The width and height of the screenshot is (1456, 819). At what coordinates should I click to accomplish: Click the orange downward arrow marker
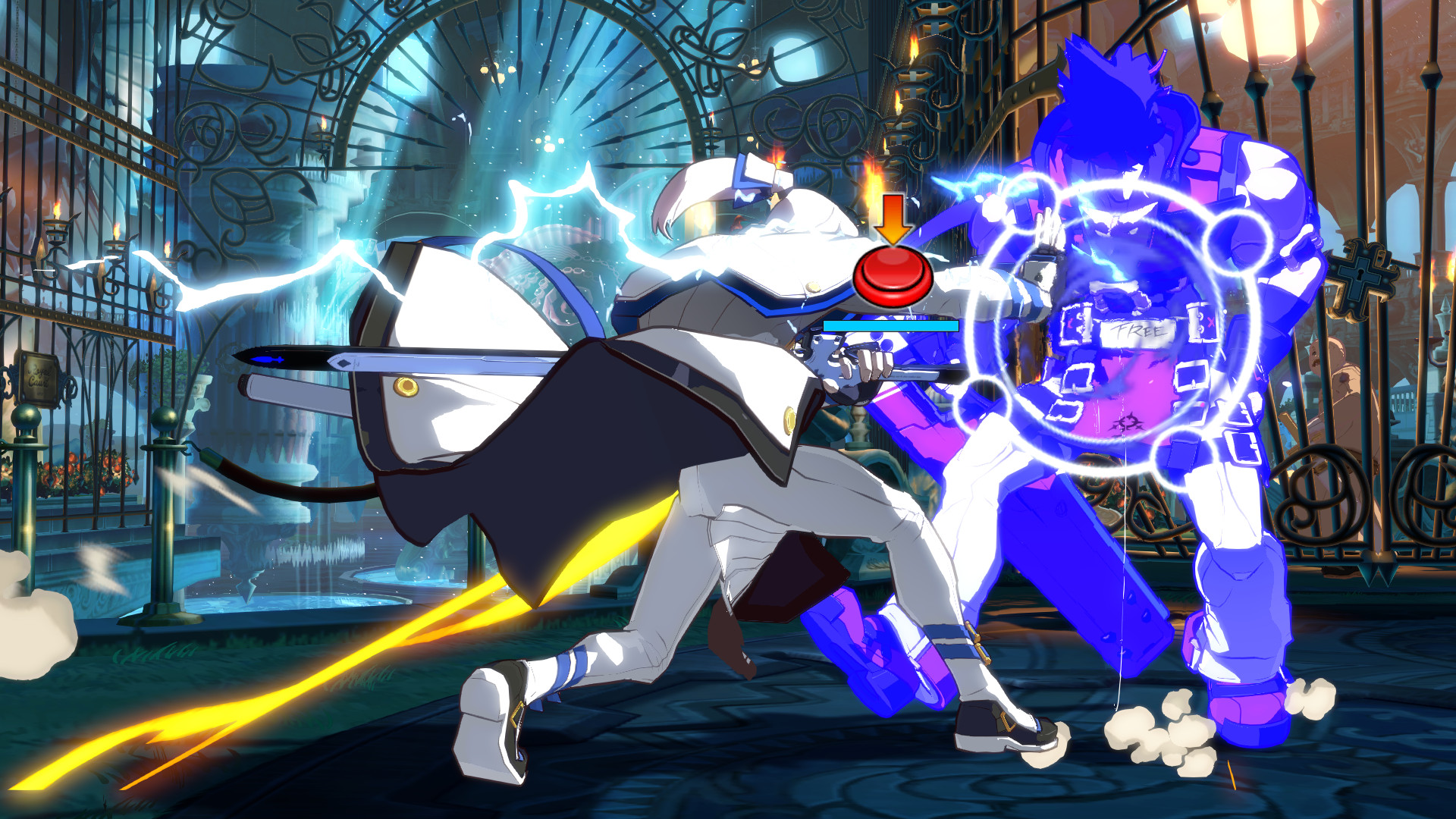coord(893,220)
